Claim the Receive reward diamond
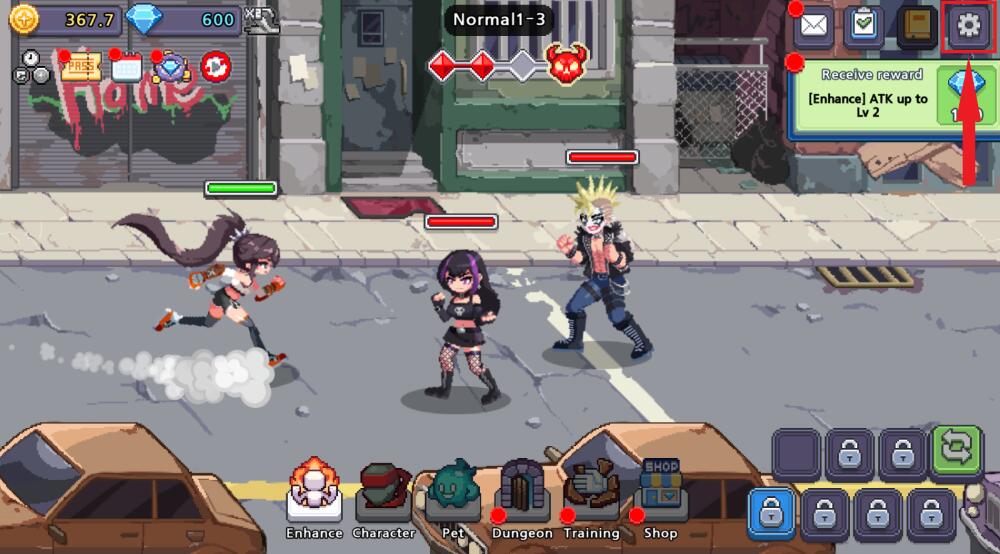The width and height of the screenshot is (1000, 554). pyautogui.click(x=966, y=96)
